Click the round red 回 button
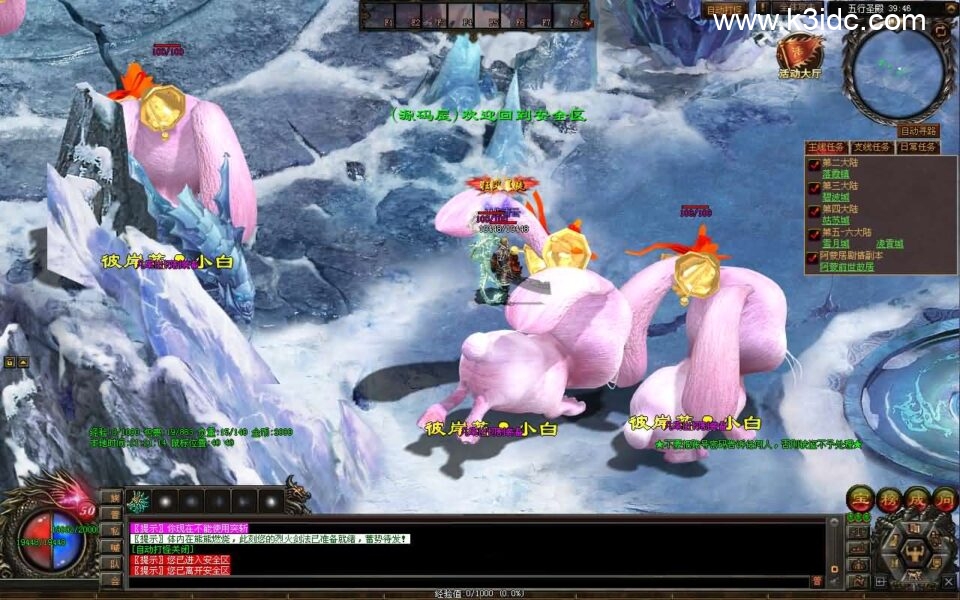960x600 pixels. (945, 498)
